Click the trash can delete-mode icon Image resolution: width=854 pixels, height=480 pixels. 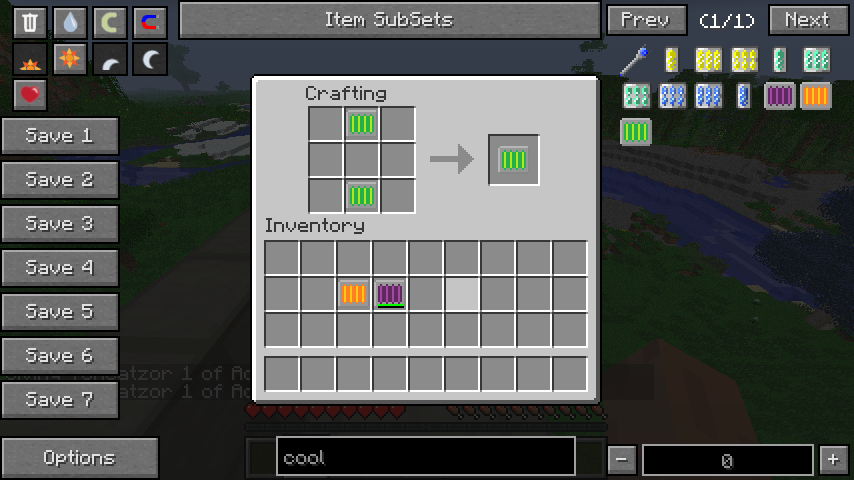[30, 22]
